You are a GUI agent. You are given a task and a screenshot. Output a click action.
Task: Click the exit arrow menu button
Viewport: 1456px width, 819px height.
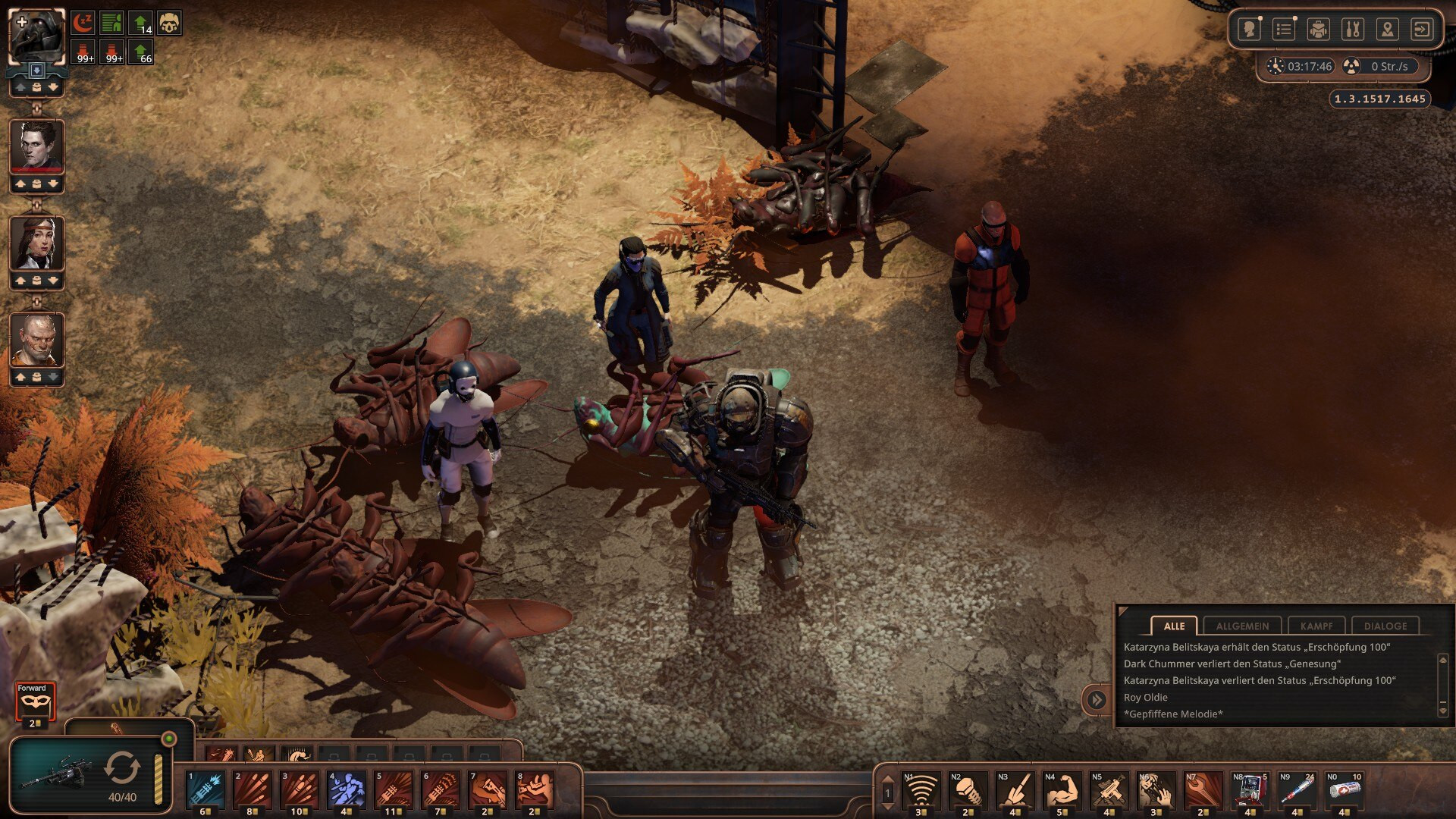tap(1421, 30)
